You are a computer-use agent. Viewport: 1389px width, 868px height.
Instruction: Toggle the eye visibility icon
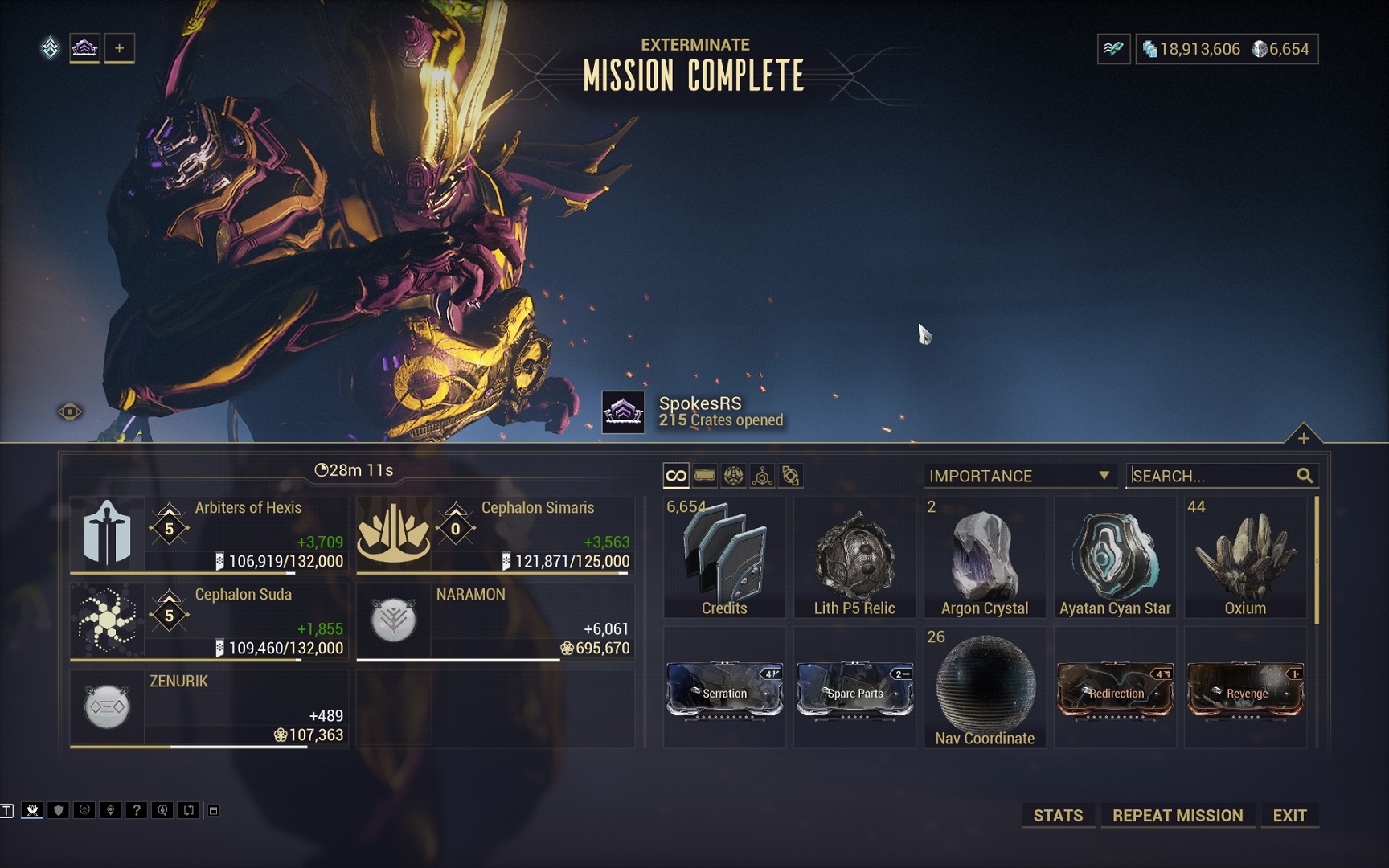(x=70, y=412)
